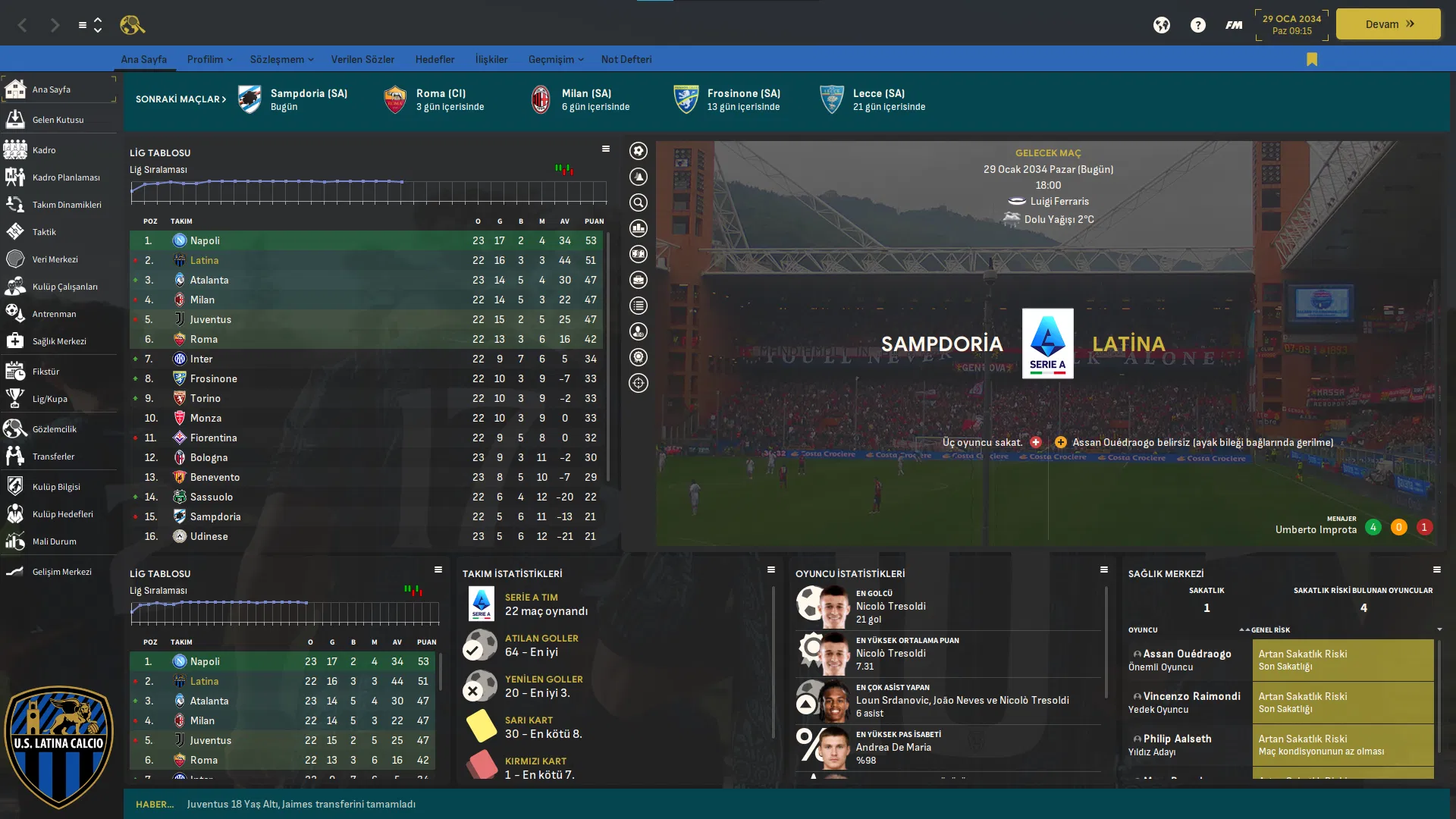Open Nicolò Tresoldi top scorer entry
Viewport: 1456px width, 819px height.
point(890,606)
